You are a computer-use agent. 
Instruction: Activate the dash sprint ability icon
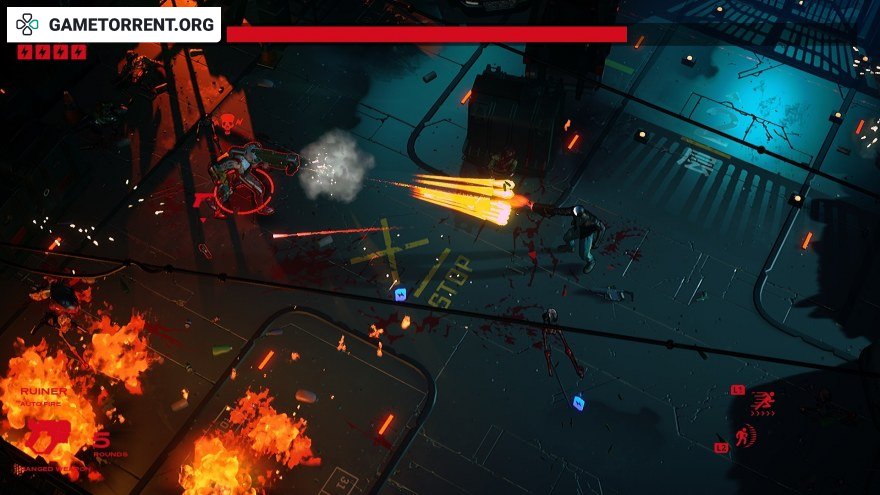tap(763, 400)
